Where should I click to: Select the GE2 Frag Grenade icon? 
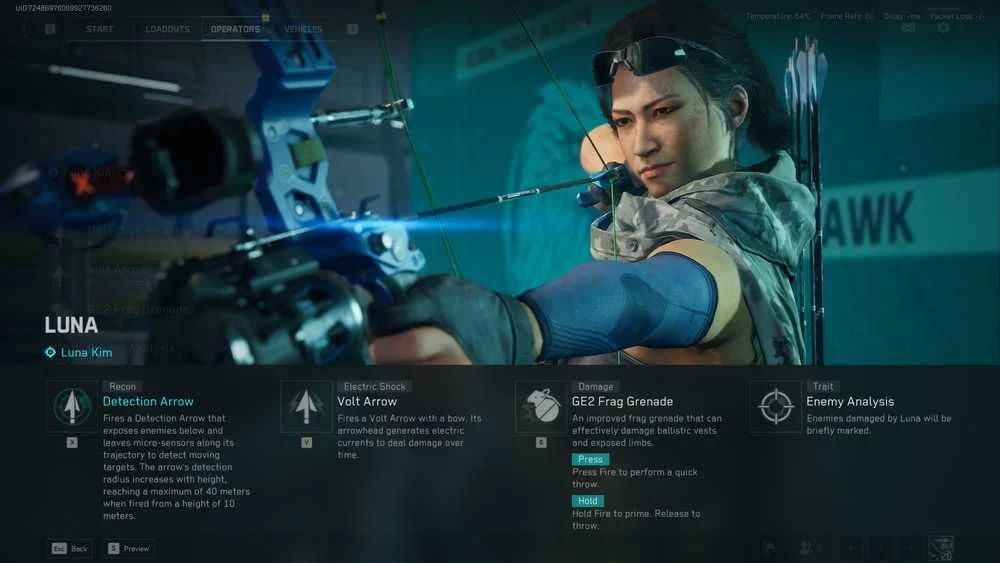coord(541,406)
